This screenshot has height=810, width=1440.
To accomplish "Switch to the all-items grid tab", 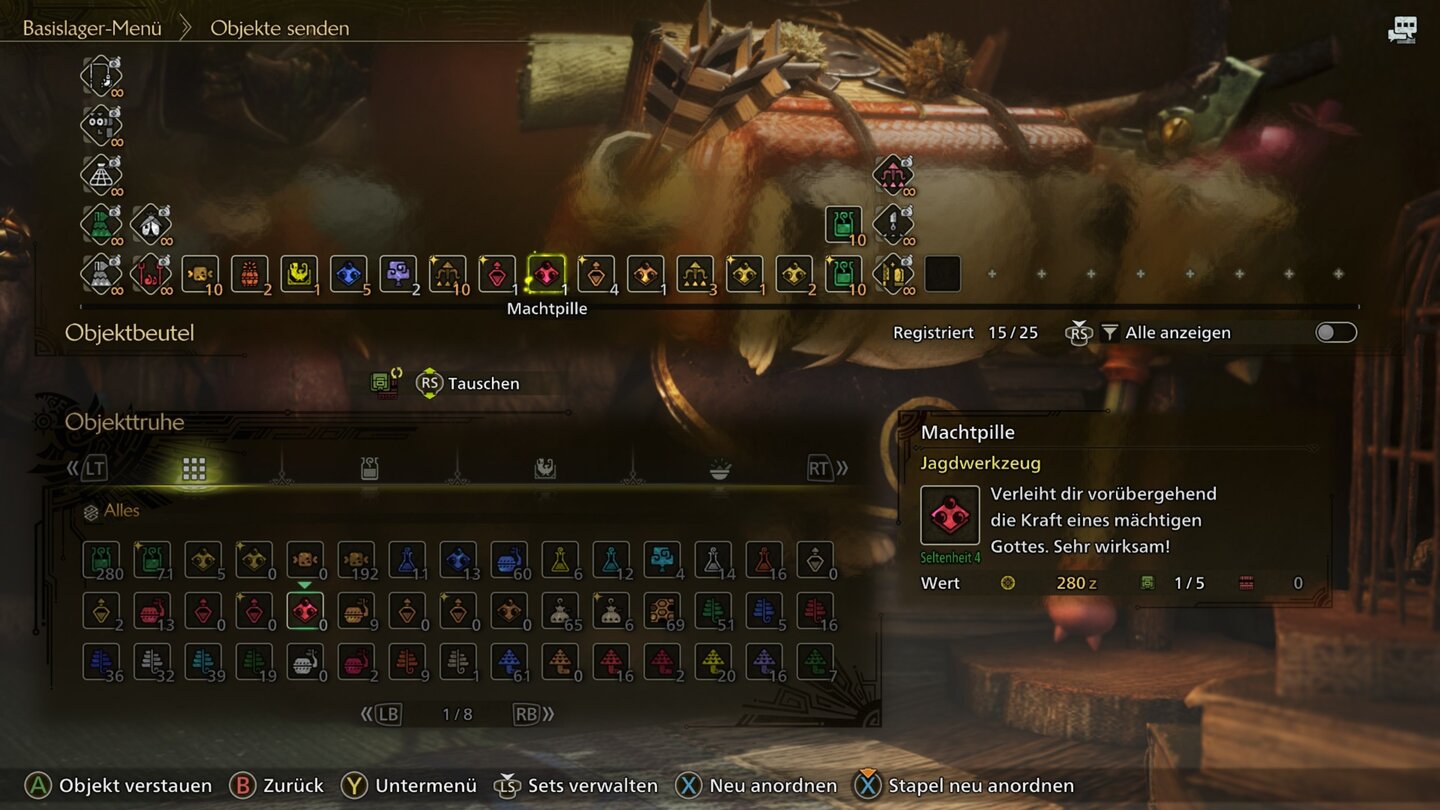I will click(x=194, y=468).
